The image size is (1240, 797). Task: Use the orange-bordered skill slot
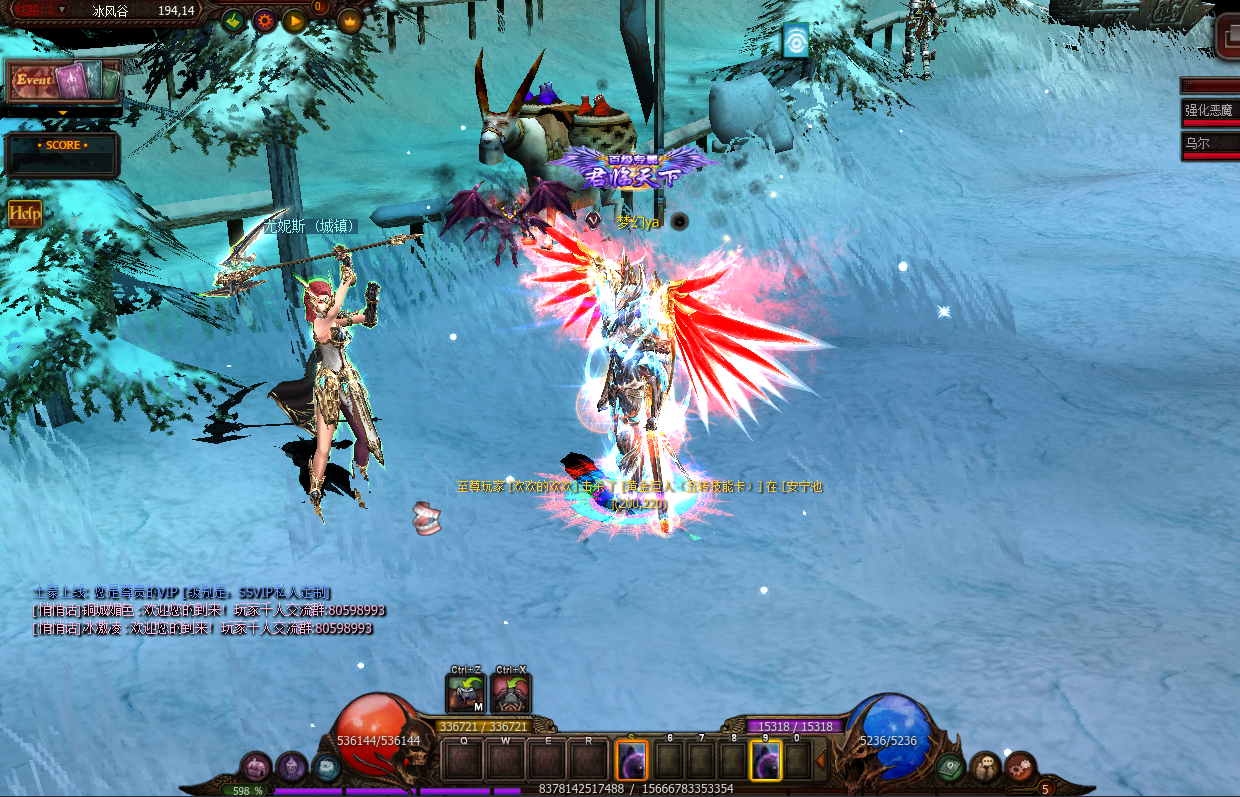coord(631,760)
